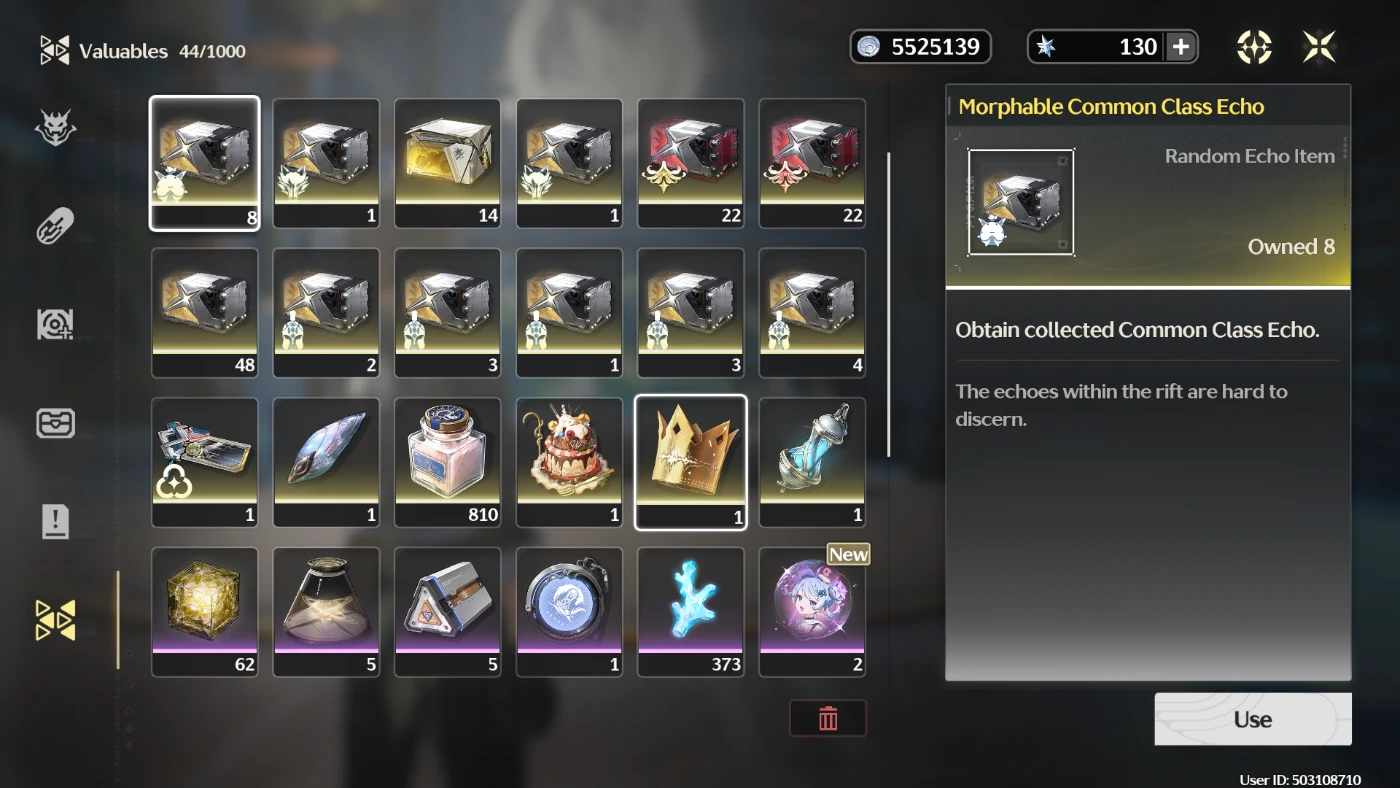The image size is (1400, 788).
Task: Add more Astrite with the plus button
Action: pos(1181,47)
